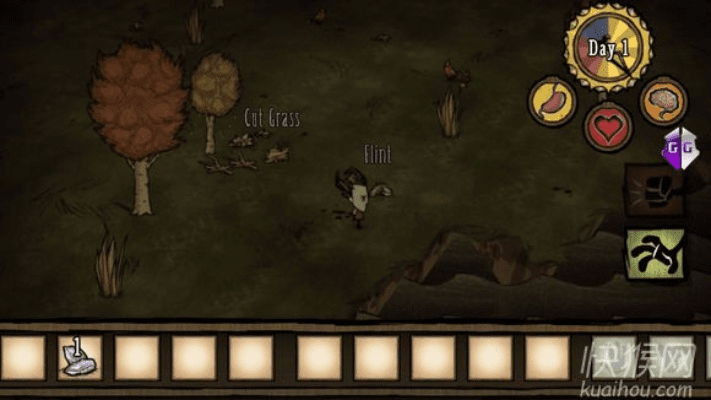Tap the fist attack action button
711x400 pixels.
coord(655,191)
